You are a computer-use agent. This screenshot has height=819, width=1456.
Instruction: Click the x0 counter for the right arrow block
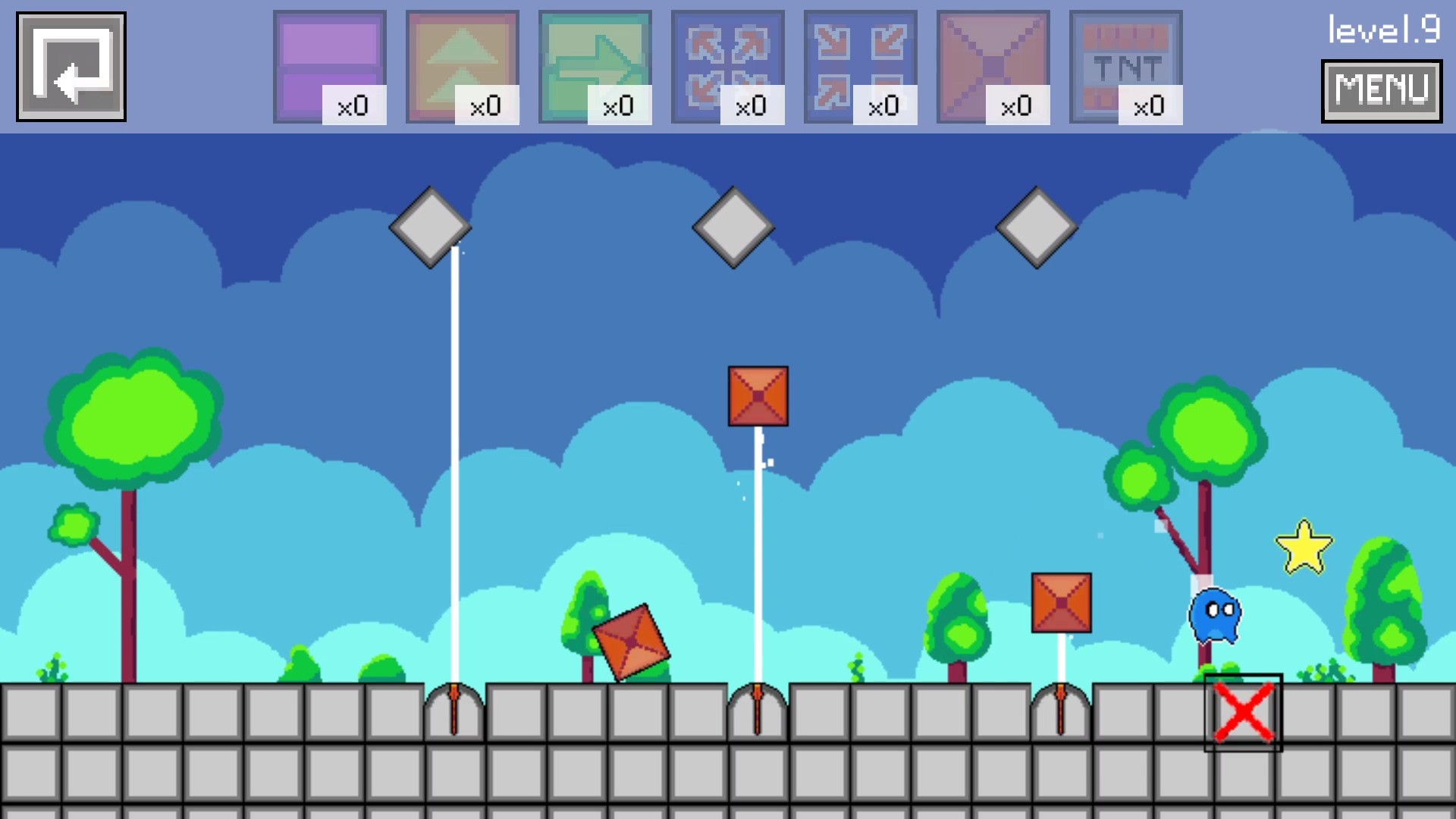click(619, 106)
